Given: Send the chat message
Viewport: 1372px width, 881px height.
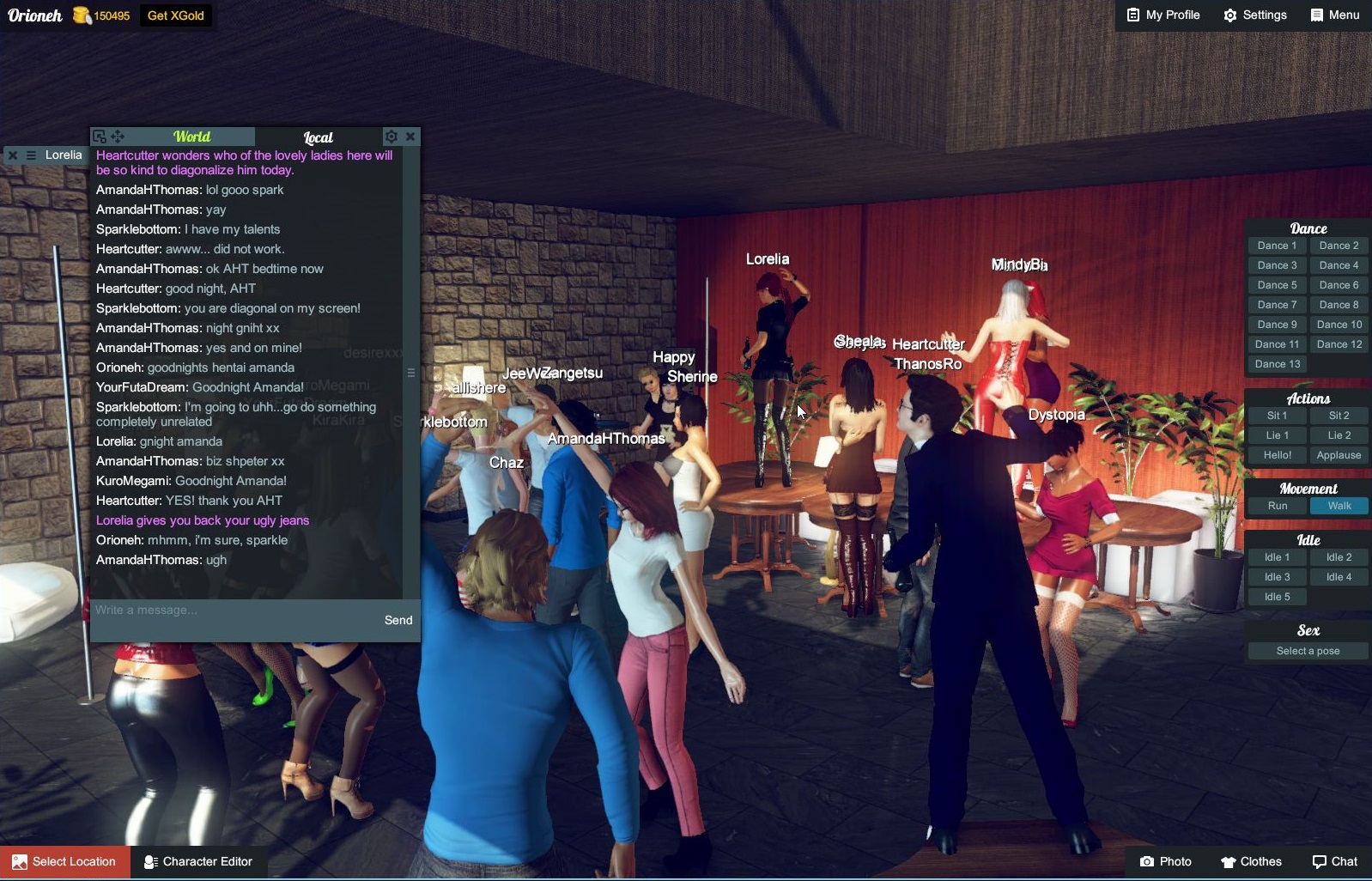Looking at the screenshot, I should coord(398,620).
